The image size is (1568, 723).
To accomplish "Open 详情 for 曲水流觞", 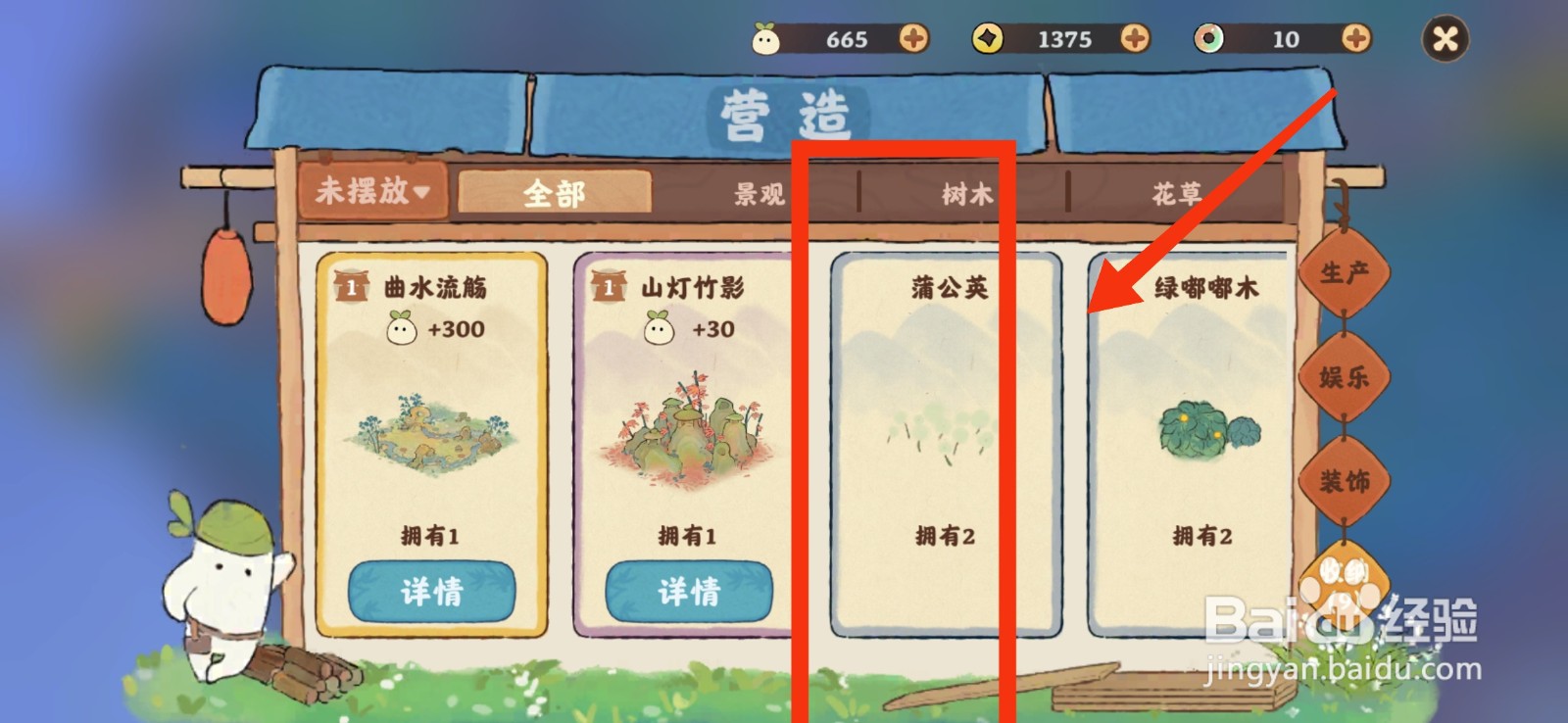I will coord(431,590).
